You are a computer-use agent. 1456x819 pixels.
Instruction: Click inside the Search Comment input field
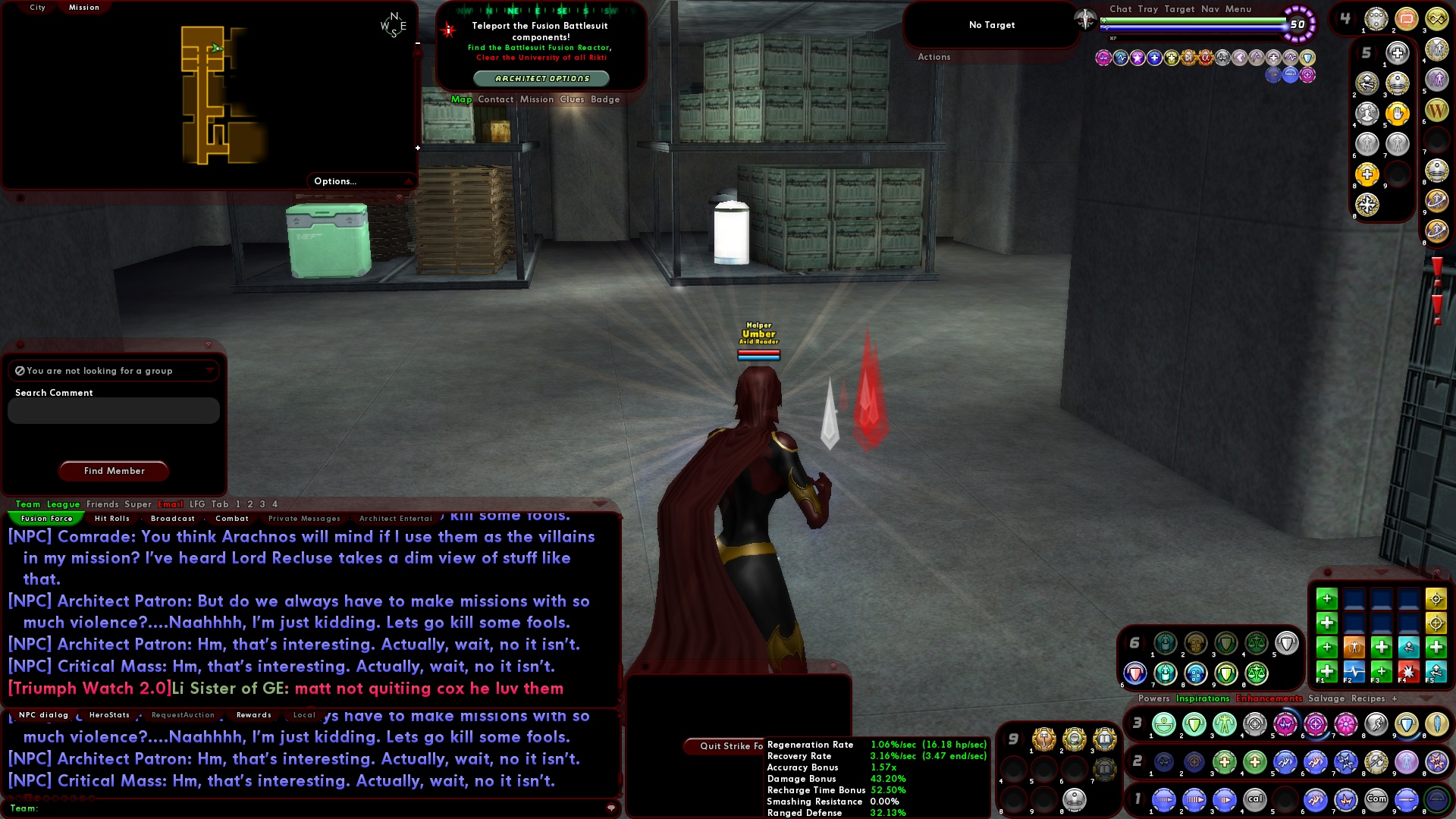112,410
